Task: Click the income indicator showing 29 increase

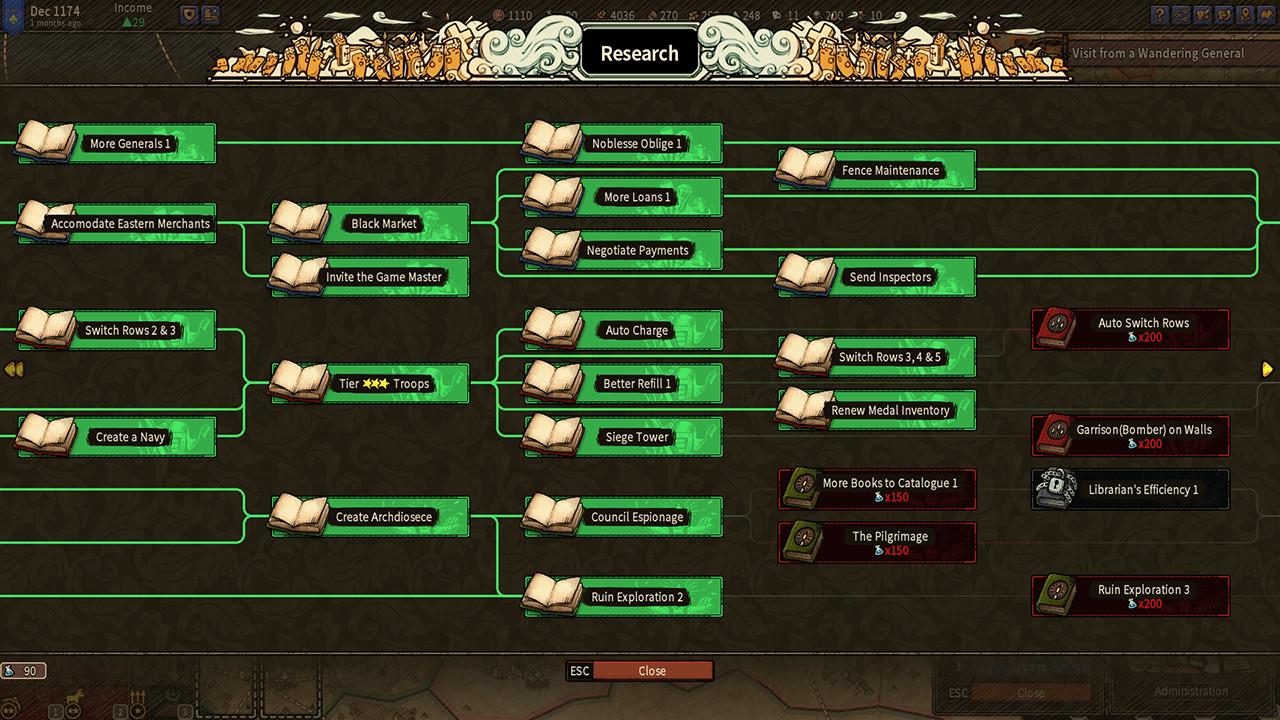Action: tap(133, 20)
